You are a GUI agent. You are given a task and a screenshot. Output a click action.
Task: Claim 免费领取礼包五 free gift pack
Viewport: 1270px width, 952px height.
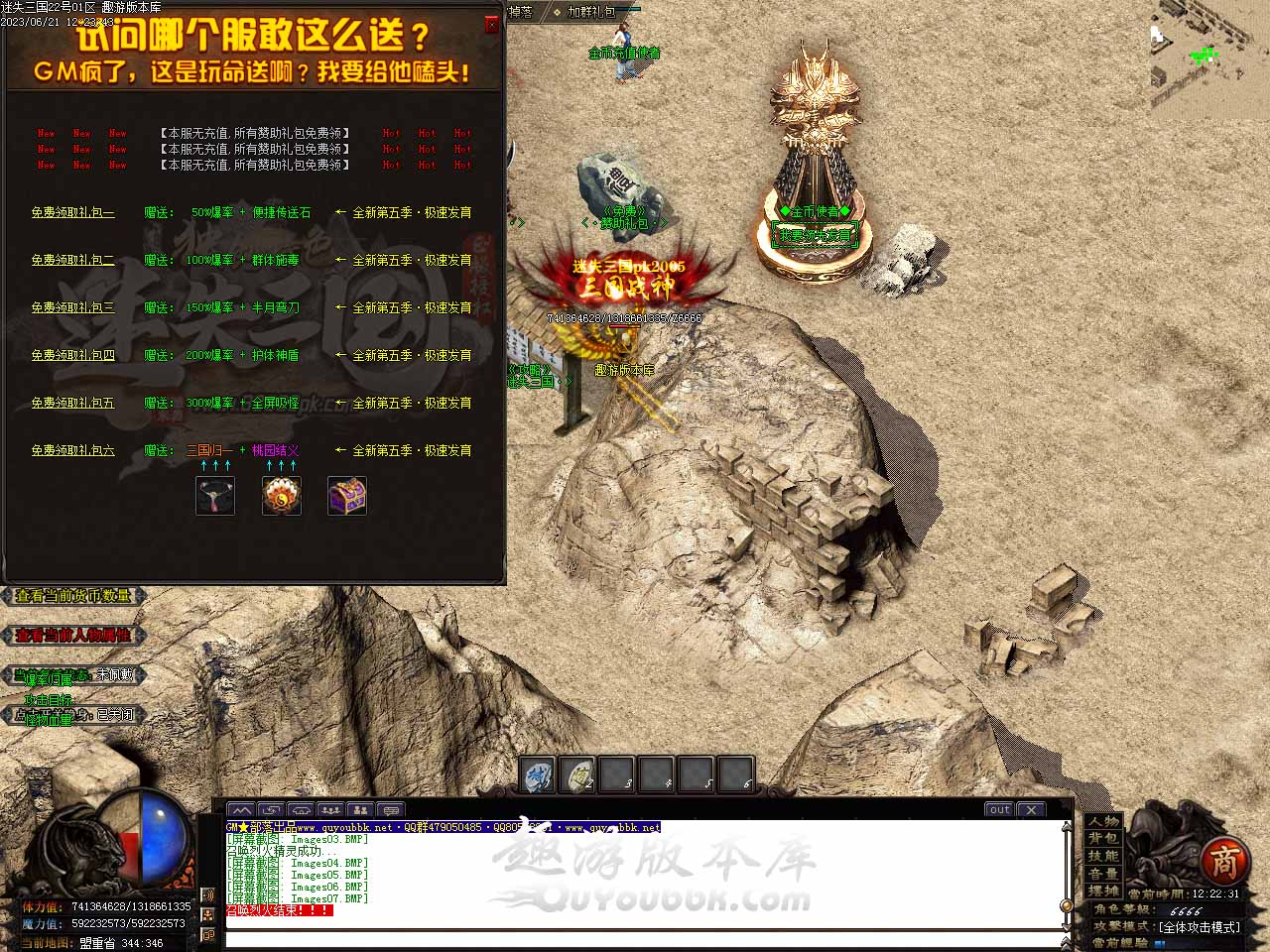72,403
